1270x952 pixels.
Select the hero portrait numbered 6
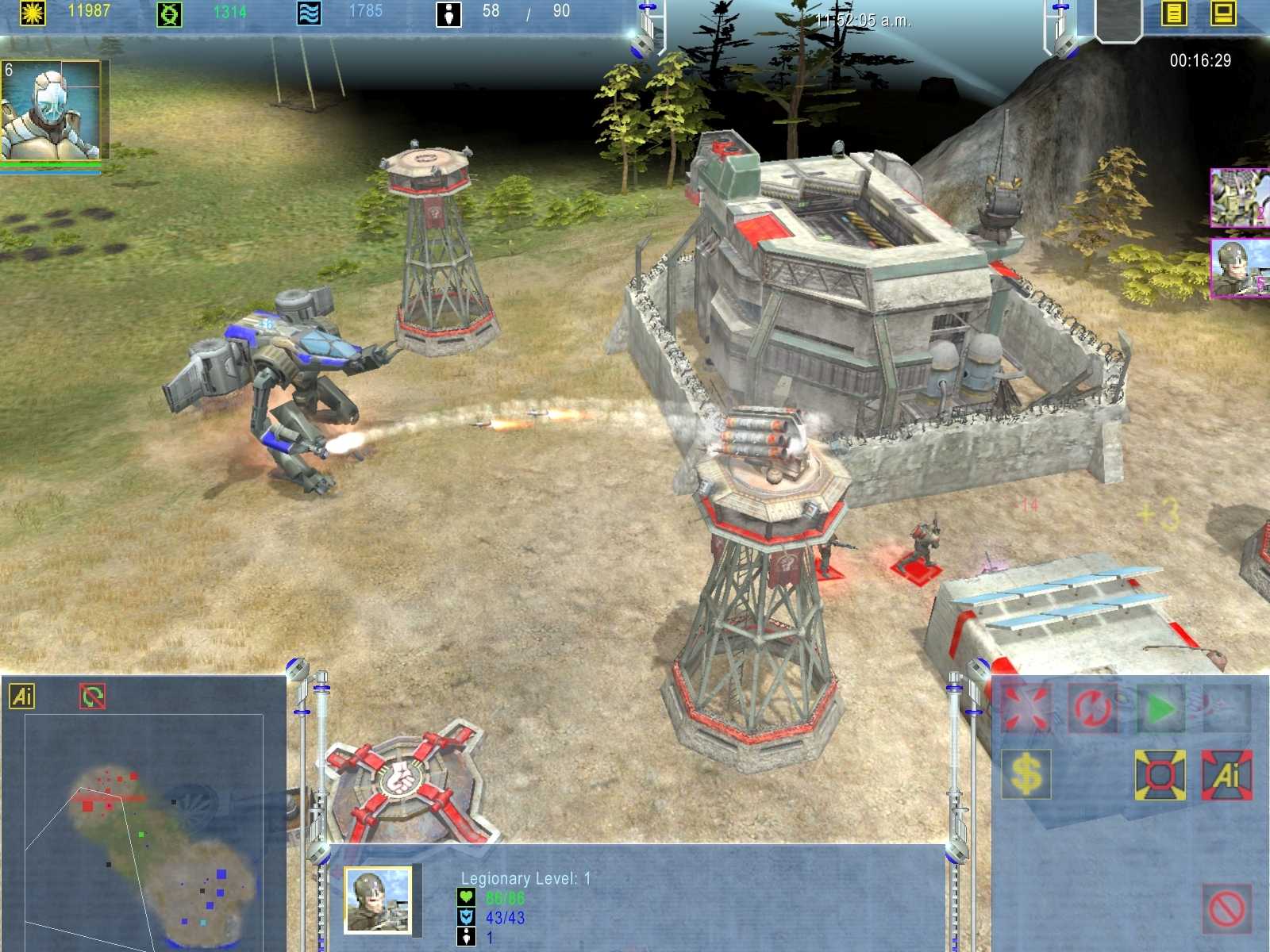52,109
